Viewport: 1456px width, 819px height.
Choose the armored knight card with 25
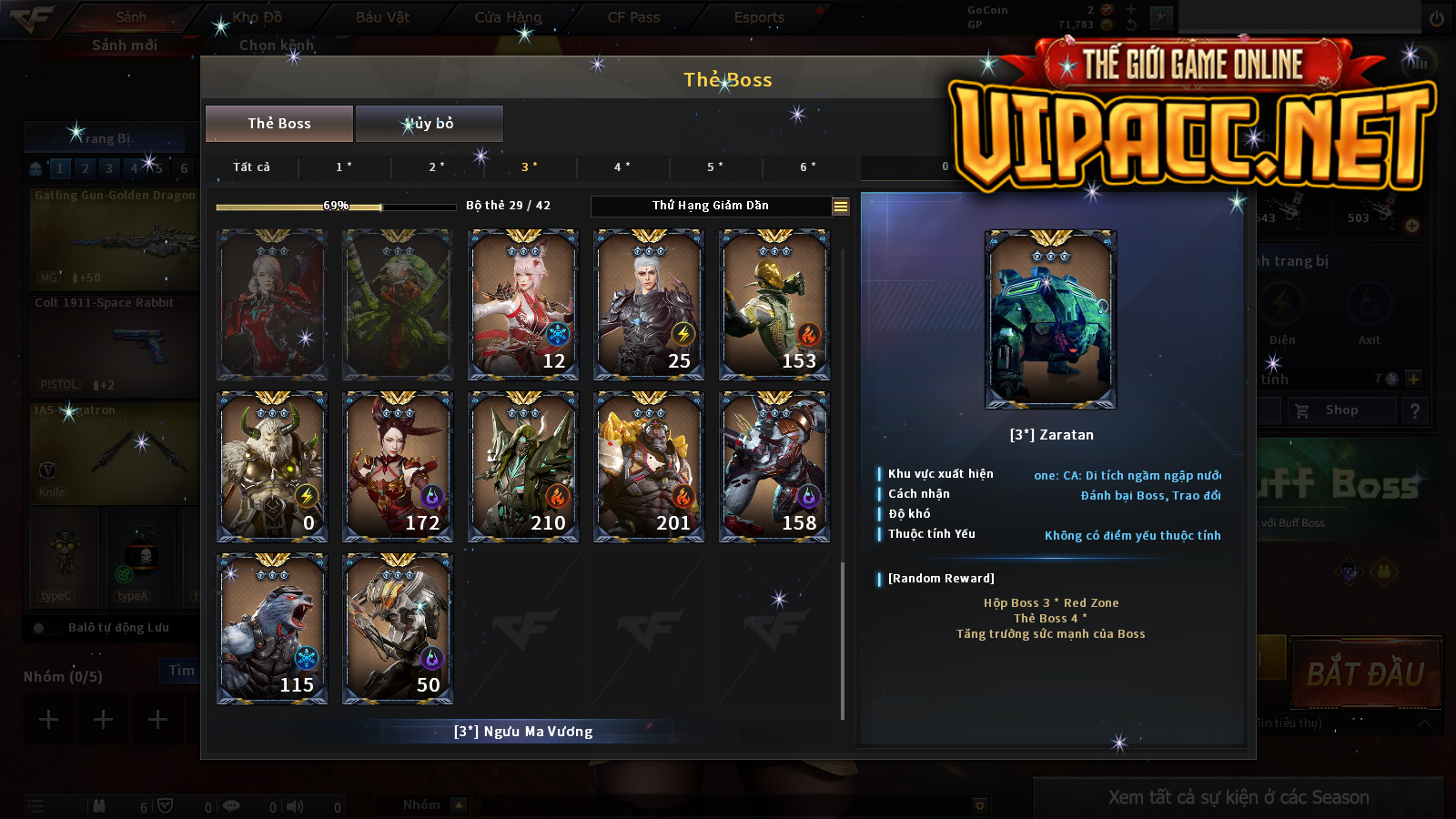pyautogui.click(x=649, y=304)
